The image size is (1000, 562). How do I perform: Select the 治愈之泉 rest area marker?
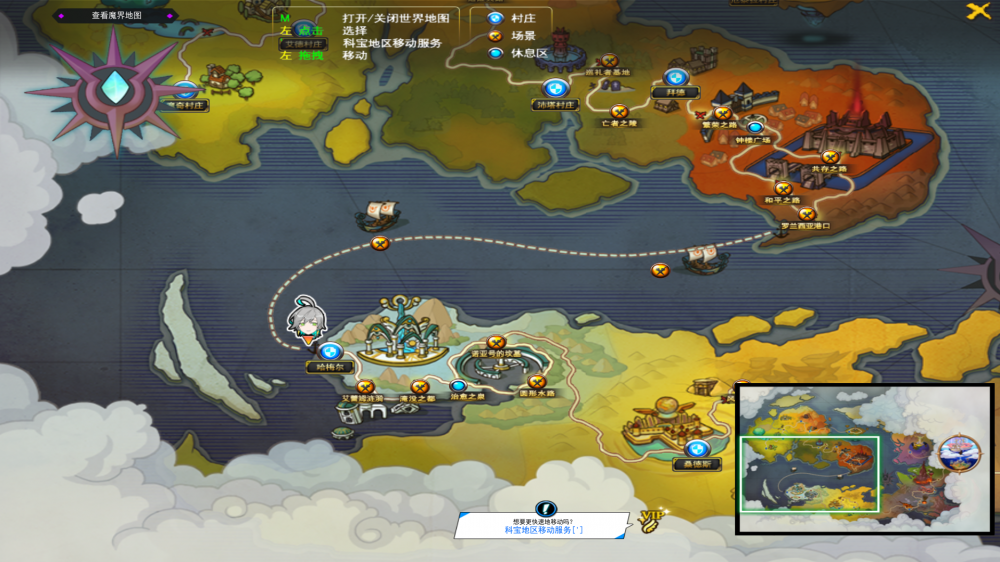[x=458, y=386]
